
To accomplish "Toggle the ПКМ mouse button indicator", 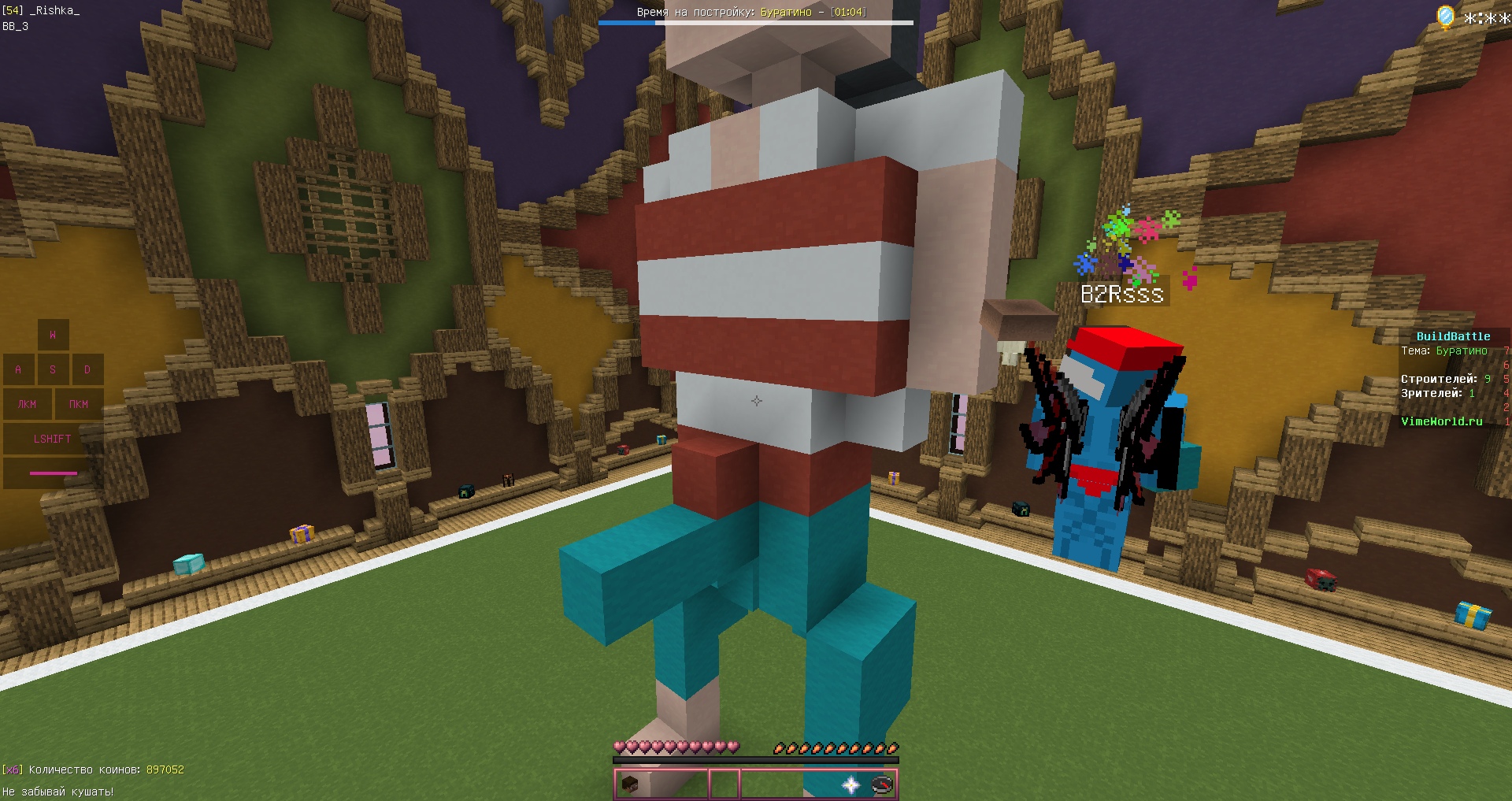I will click(79, 404).
